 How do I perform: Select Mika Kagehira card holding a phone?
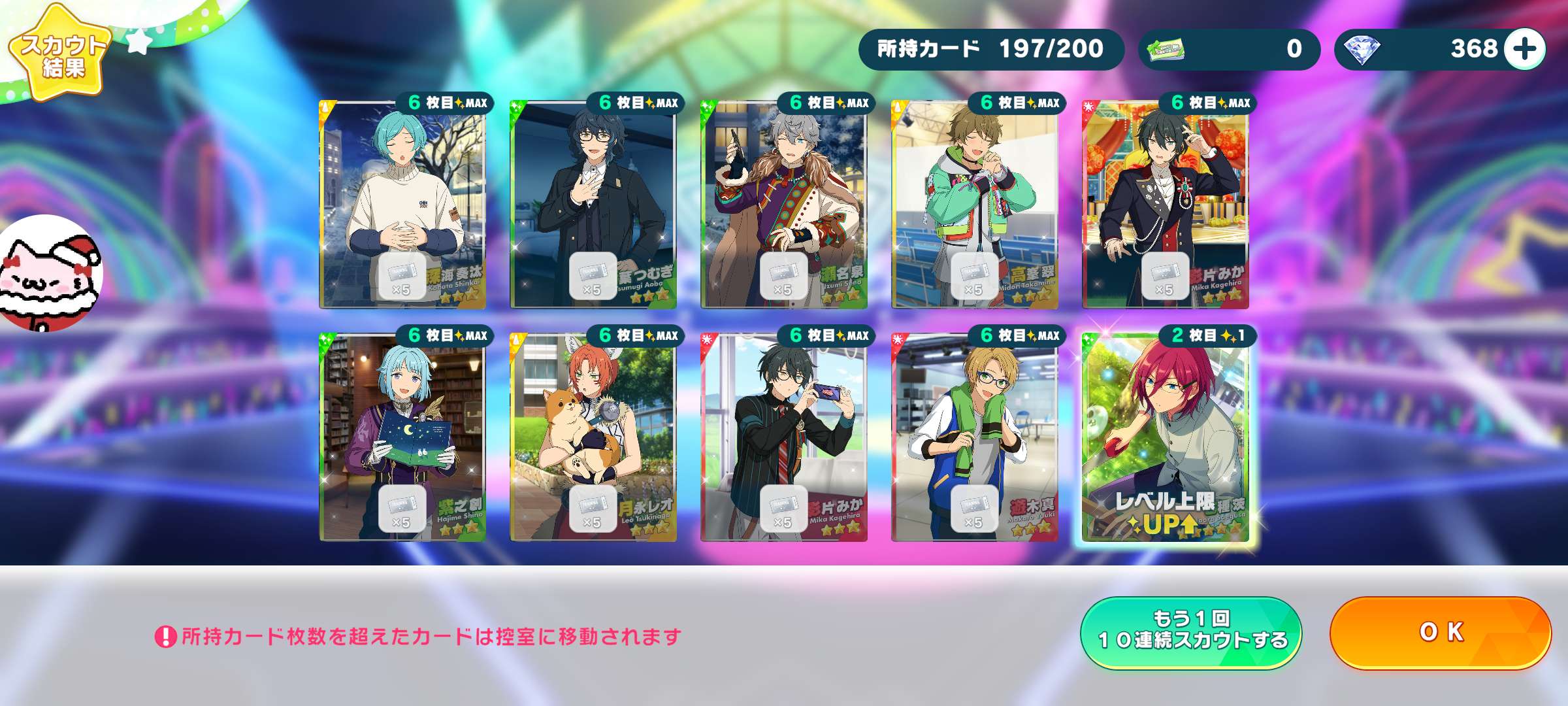click(x=784, y=437)
